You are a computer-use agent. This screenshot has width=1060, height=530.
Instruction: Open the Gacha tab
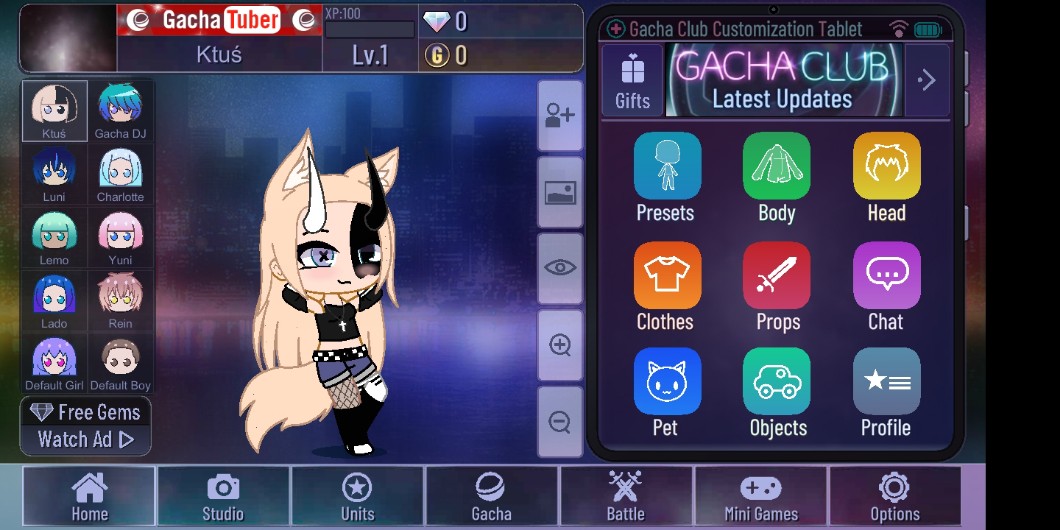pos(491,497)
